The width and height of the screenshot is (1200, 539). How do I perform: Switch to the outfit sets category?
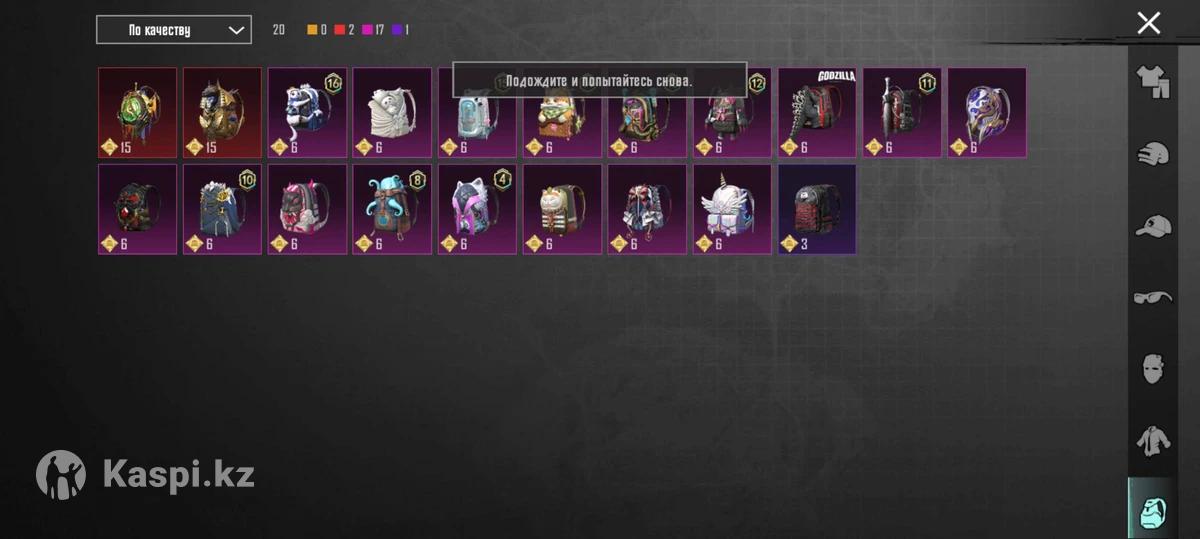tap(1153, 81)
